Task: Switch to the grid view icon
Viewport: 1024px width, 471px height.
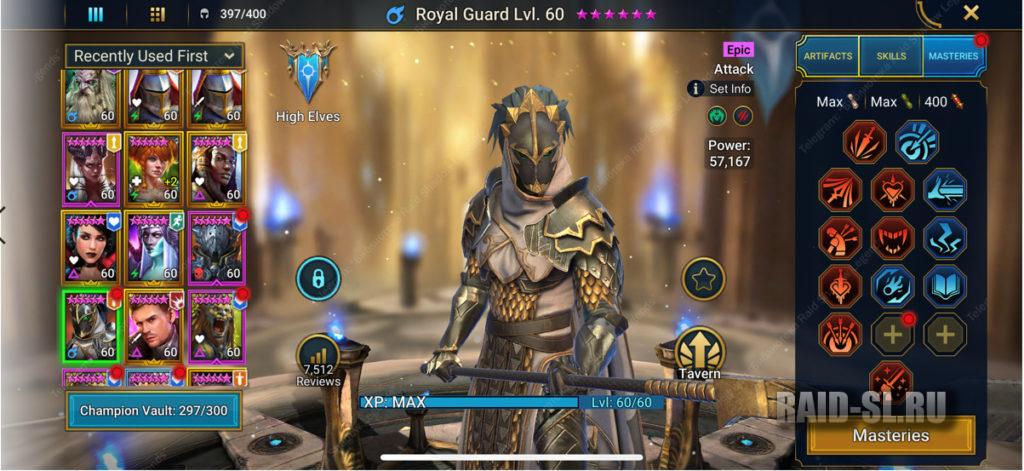Action: point(157,14)
